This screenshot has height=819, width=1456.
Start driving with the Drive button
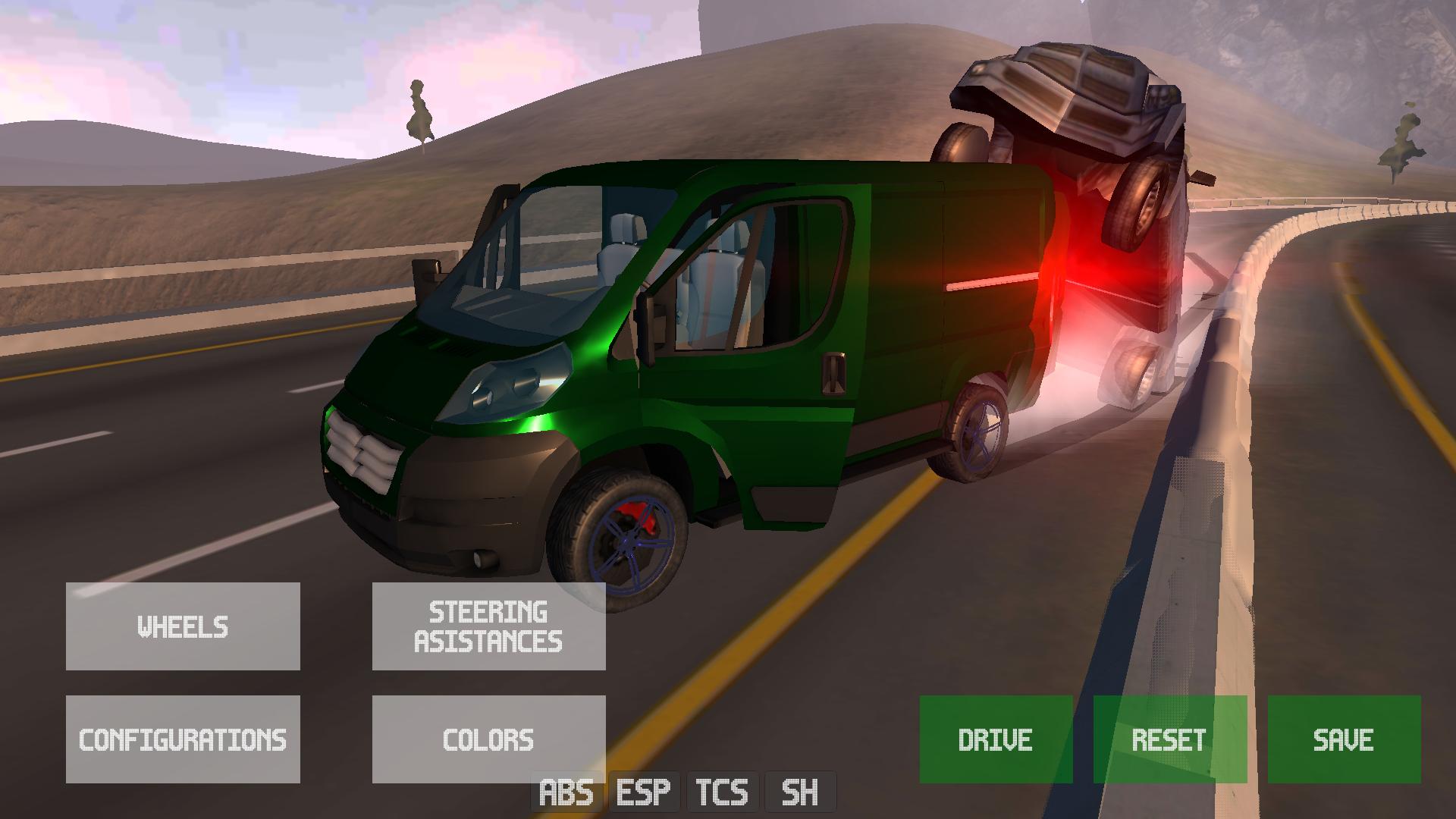(x=996, y=739)
